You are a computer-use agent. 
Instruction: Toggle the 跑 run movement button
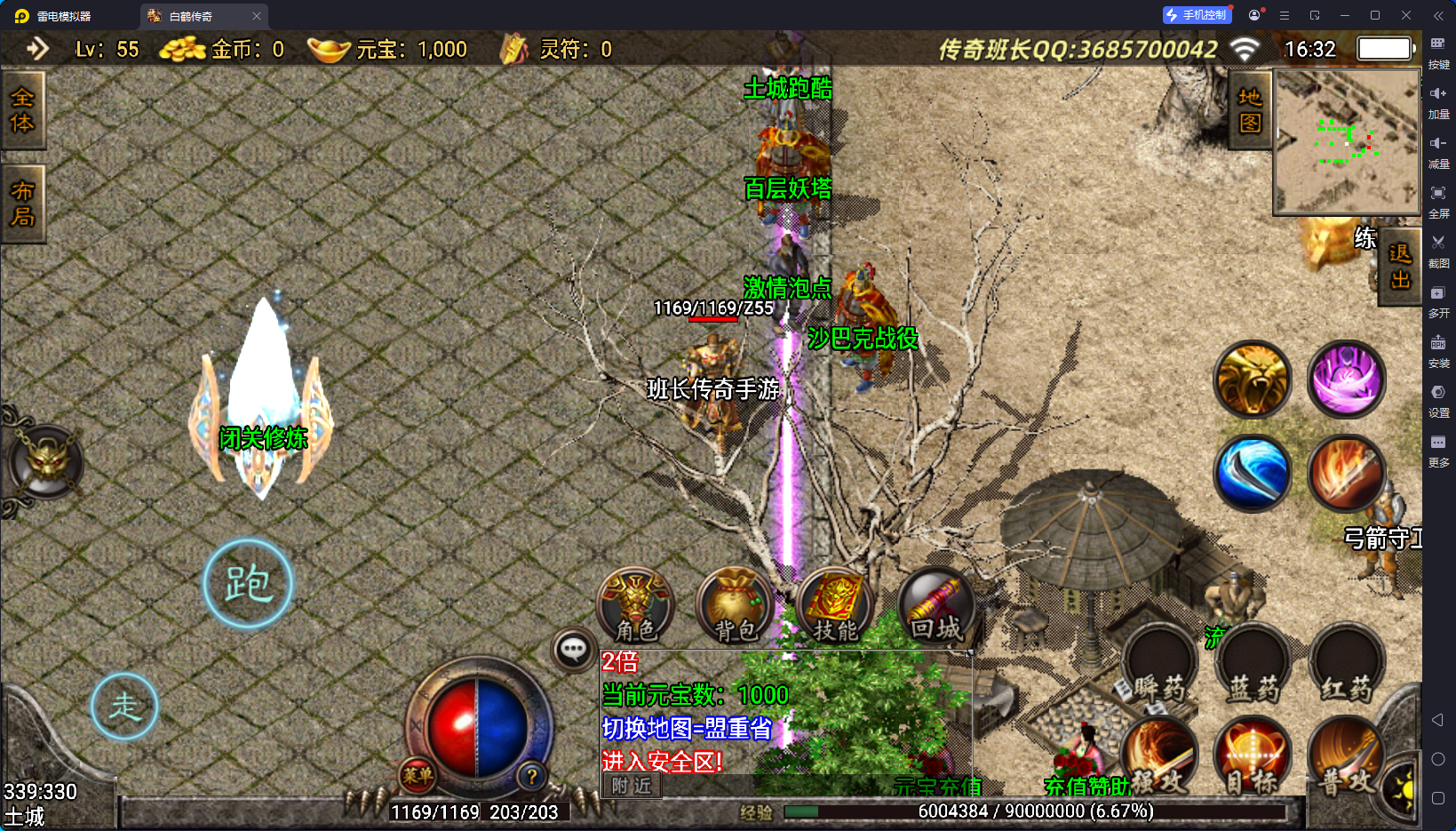tap(248, 584)
